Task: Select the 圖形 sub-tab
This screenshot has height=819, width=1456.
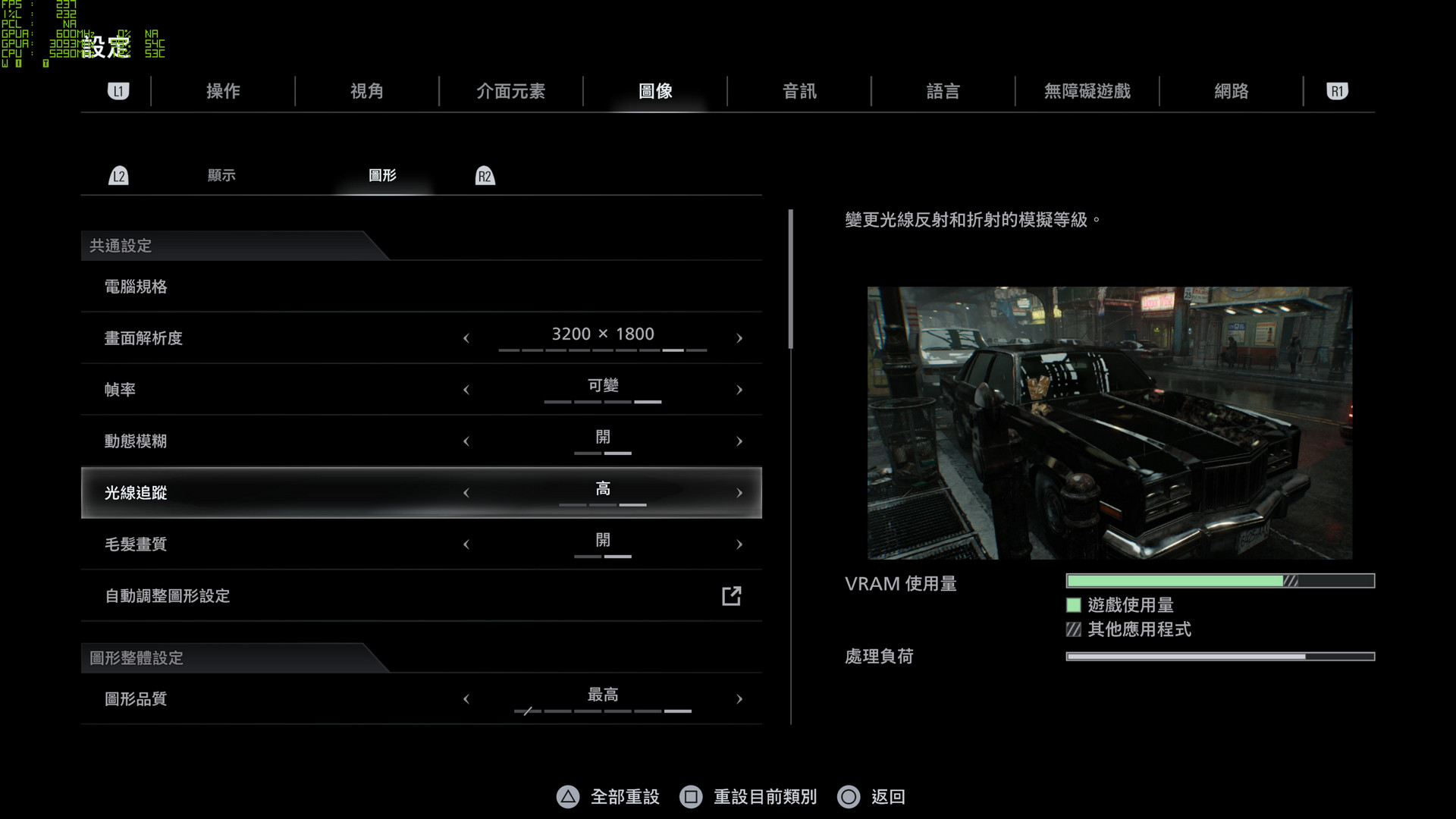Action: coord(382,176)
